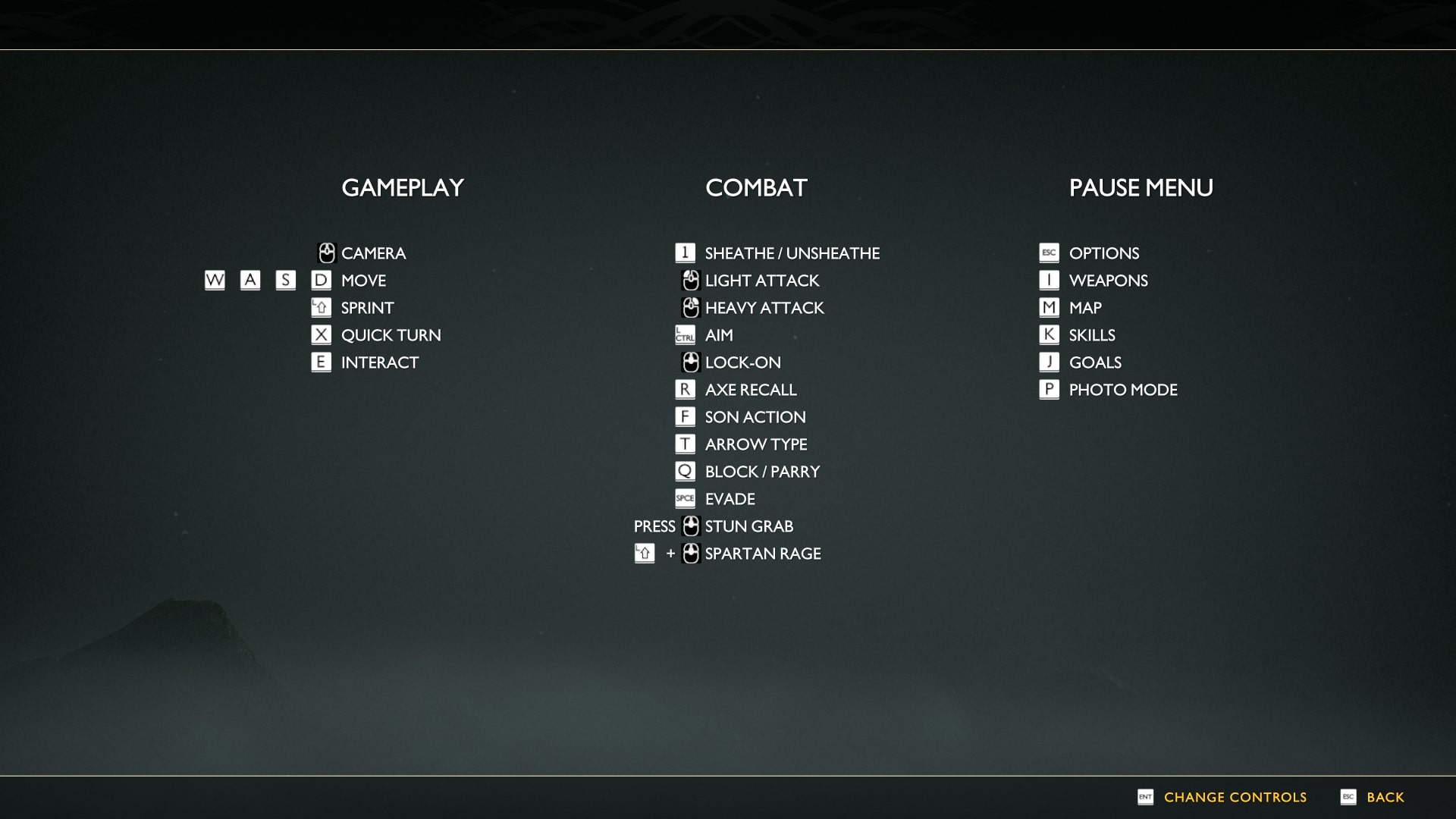Click the F key icon for Son Action
Viewport: 1456px width, 819px height.
point(685,416)
